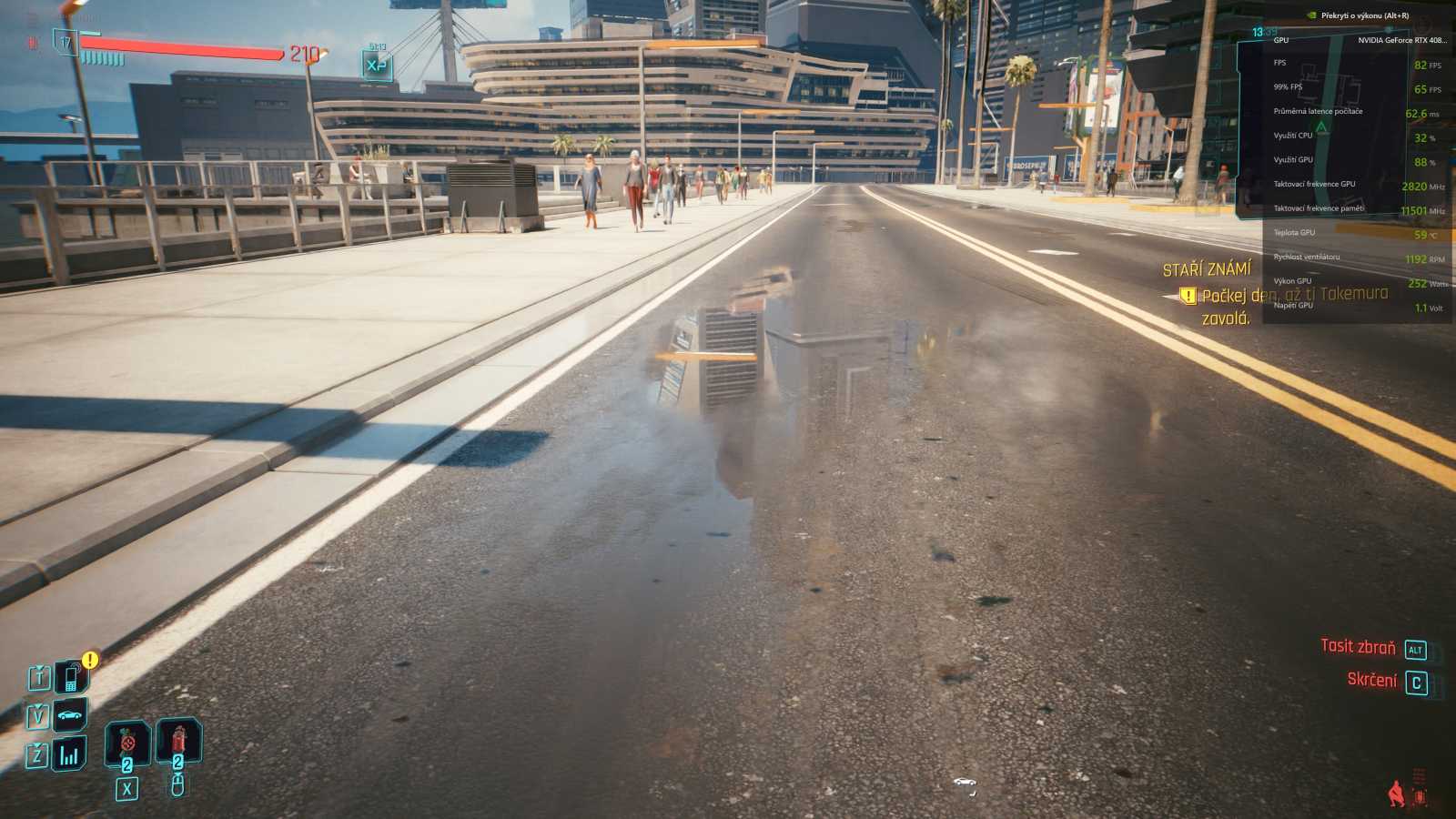Click the yellow exclamation icon next to the objective
The width and height of the screenshot is (1456, 819).
[x=1188, y=296]
